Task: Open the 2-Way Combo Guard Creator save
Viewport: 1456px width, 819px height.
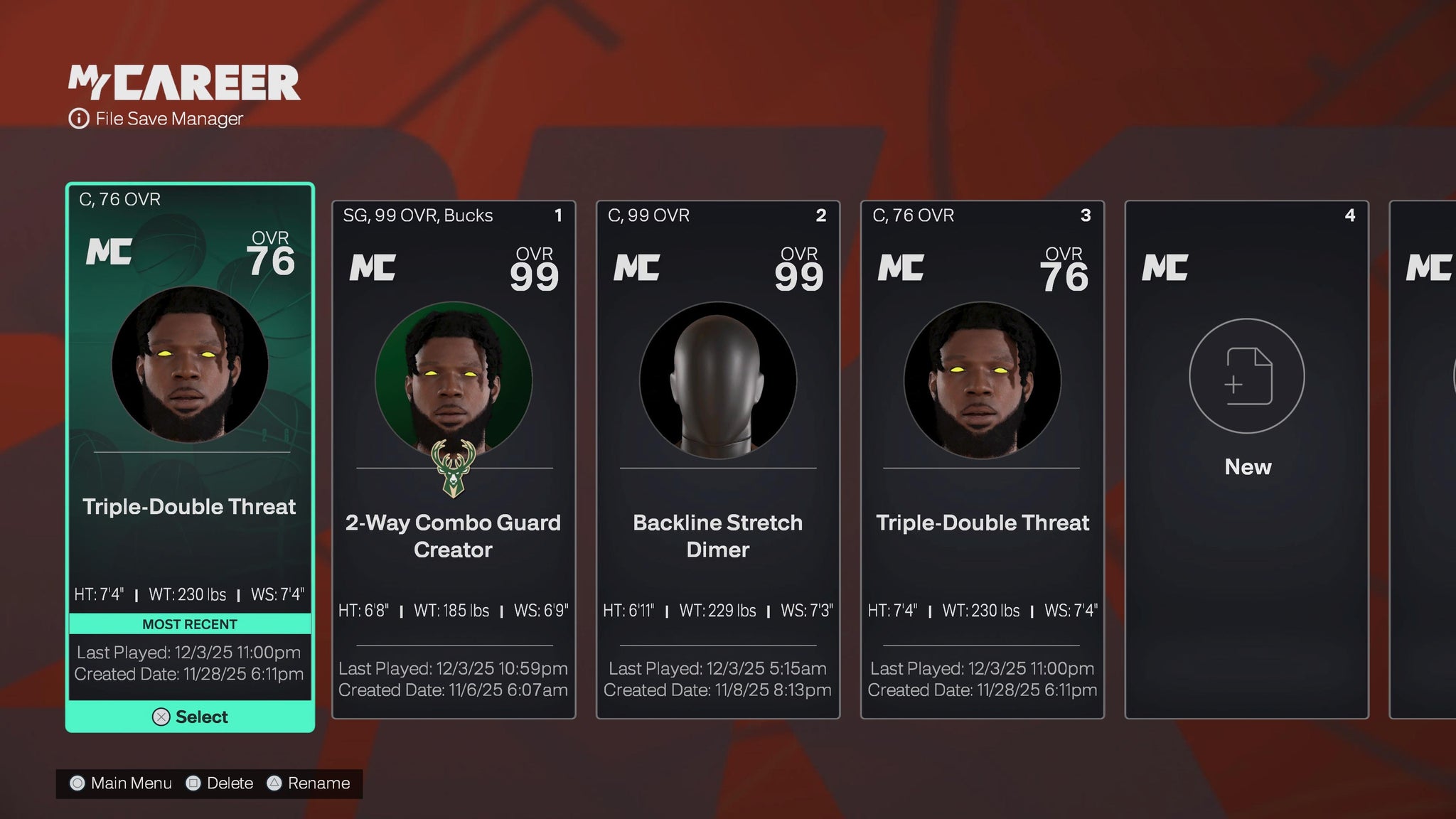Action: point(454,459)
